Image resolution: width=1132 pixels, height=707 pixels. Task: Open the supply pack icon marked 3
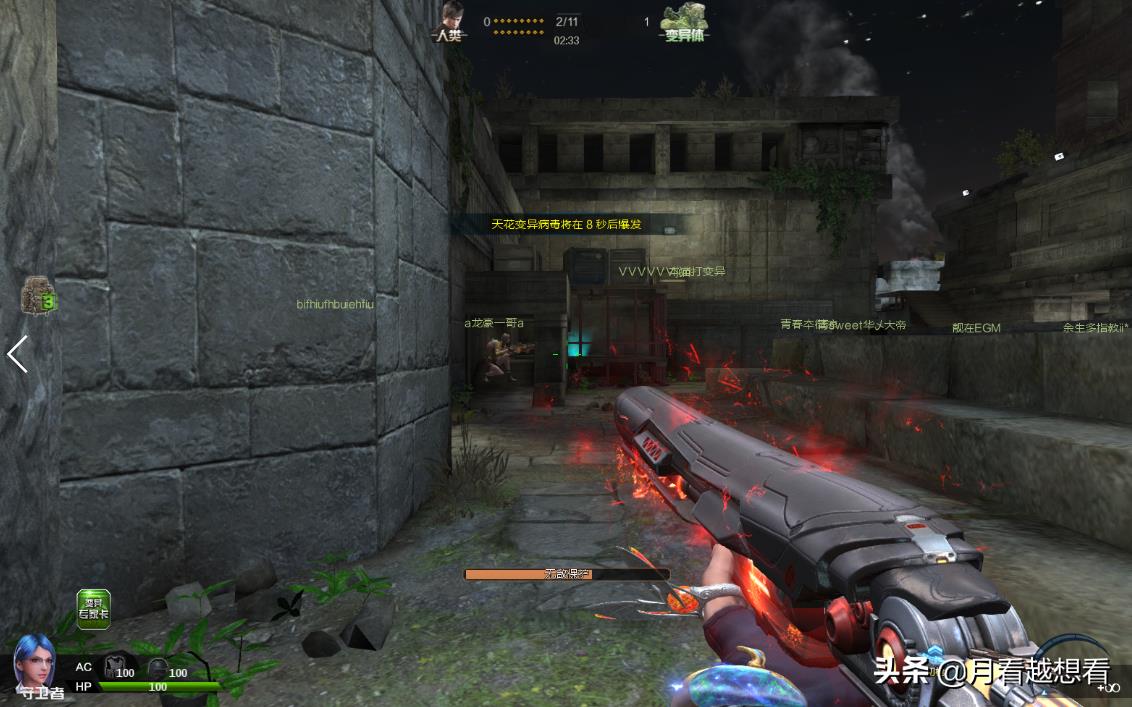tap(39, 295)
